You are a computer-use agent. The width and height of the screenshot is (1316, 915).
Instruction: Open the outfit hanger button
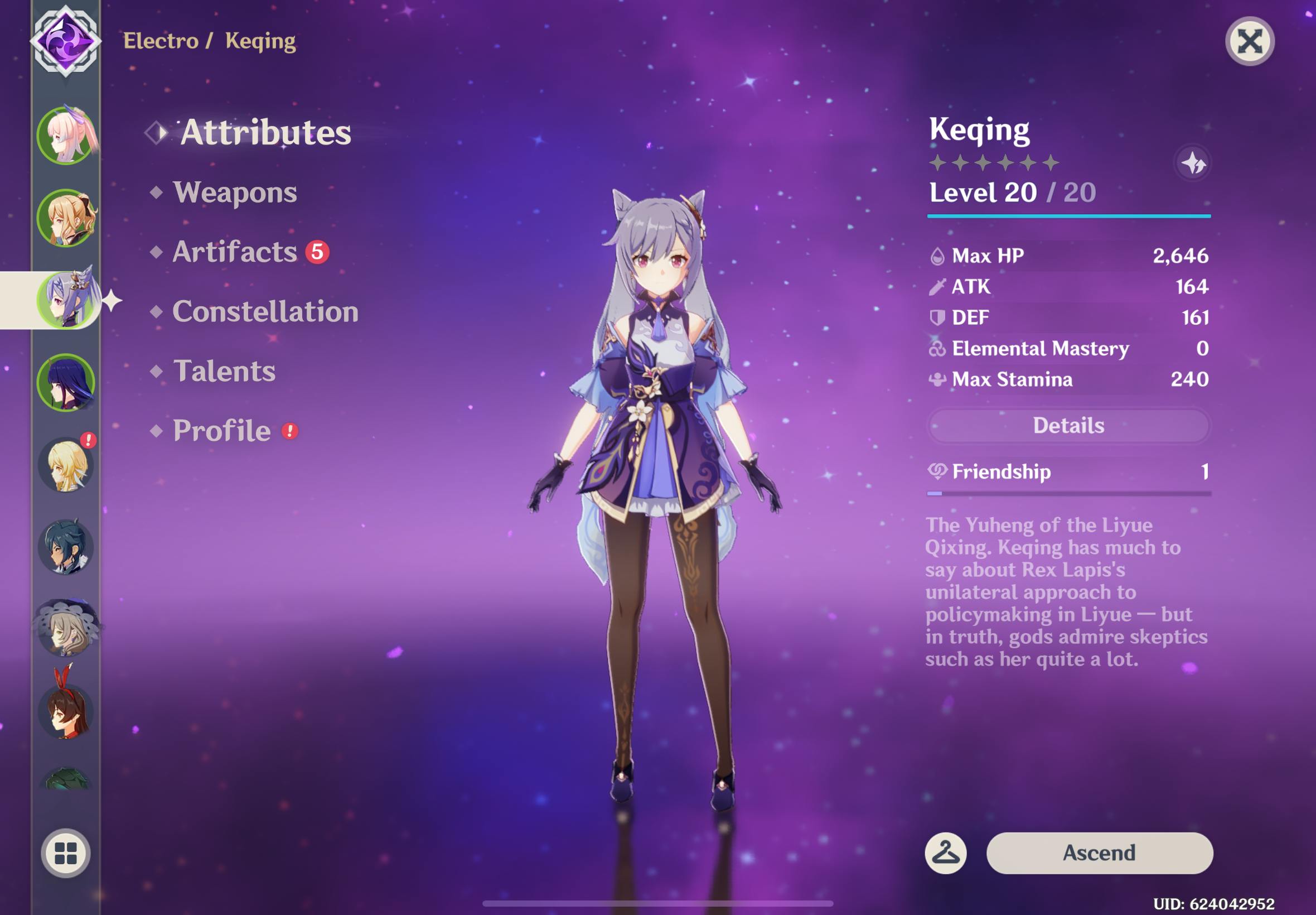tap(945, 853)
